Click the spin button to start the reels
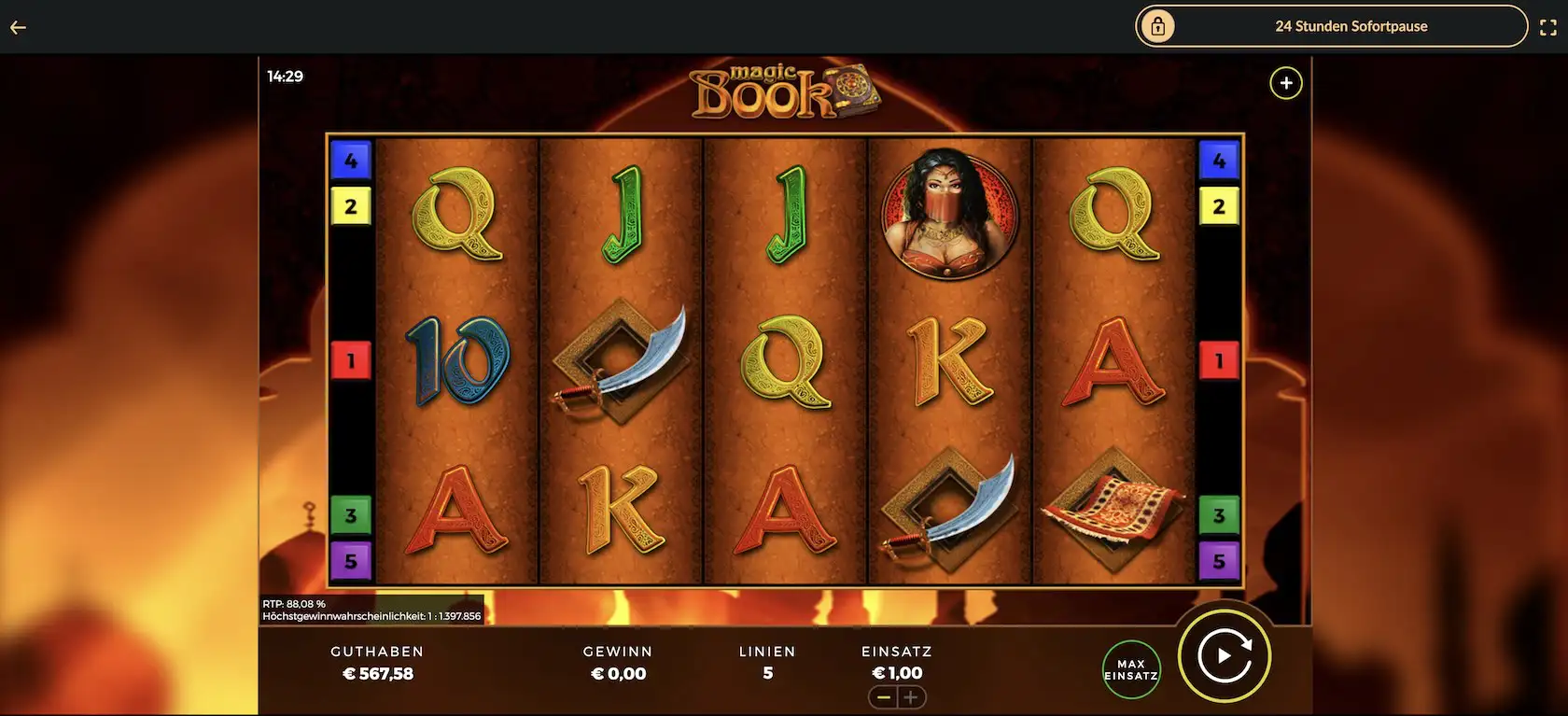Screen dimensions: 1568x716 (1225, 656)
